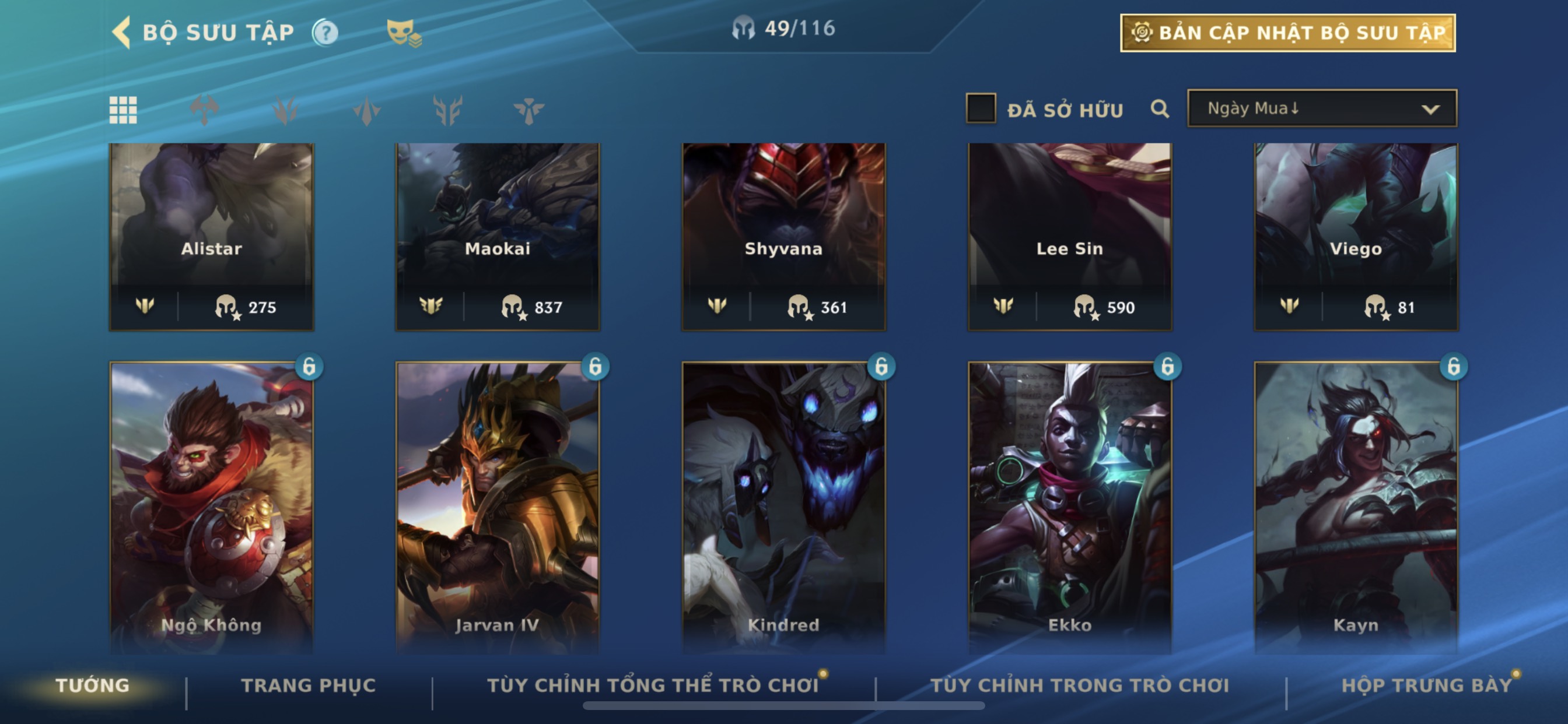The width and height of the screenshot is (1568, 724).
Task: Toggle the Đã Sở Hữu checkbox
Action: pyautogui.click(x=981, y=109)
